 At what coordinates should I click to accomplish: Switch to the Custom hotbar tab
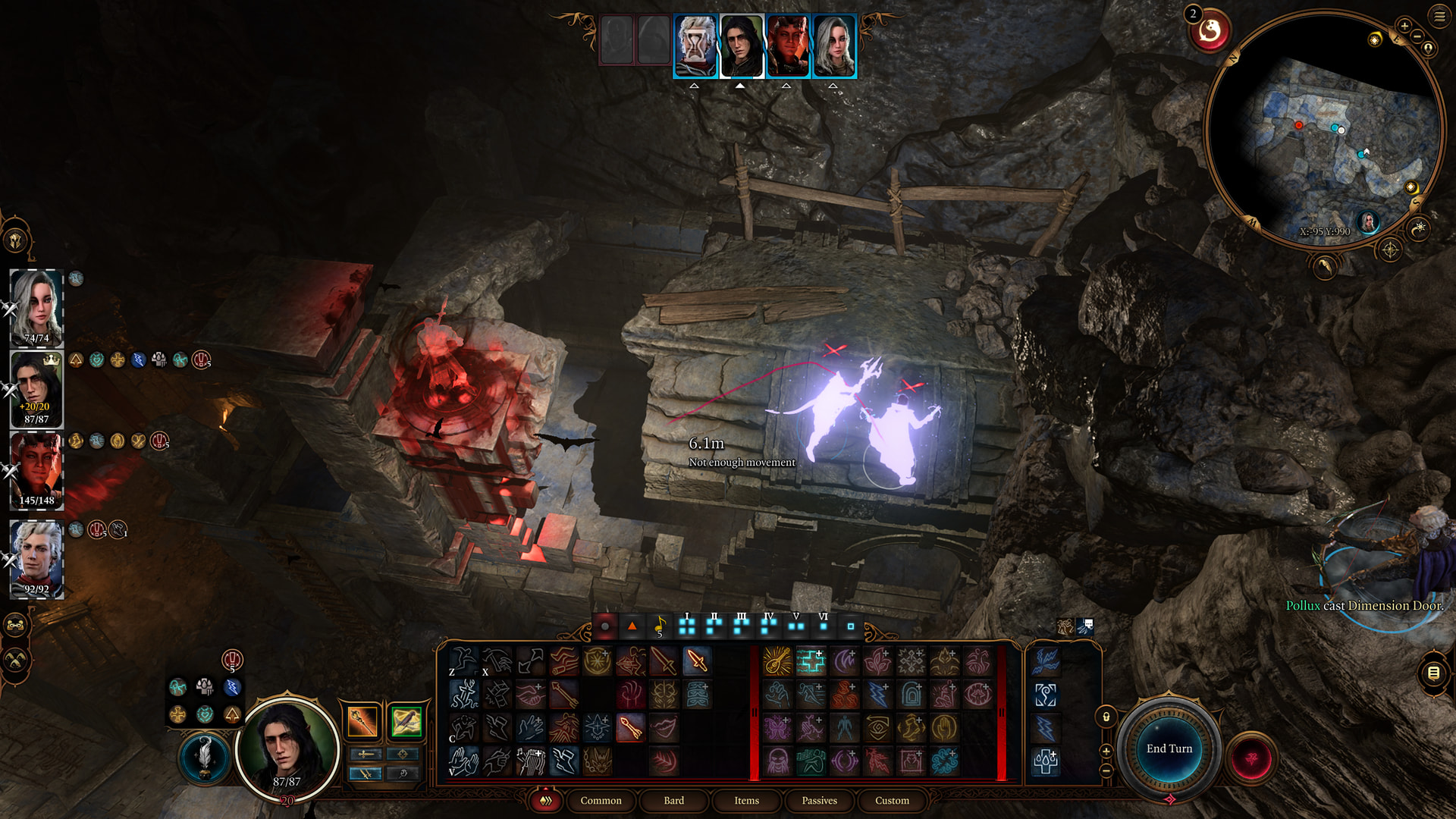coord(892,801)
